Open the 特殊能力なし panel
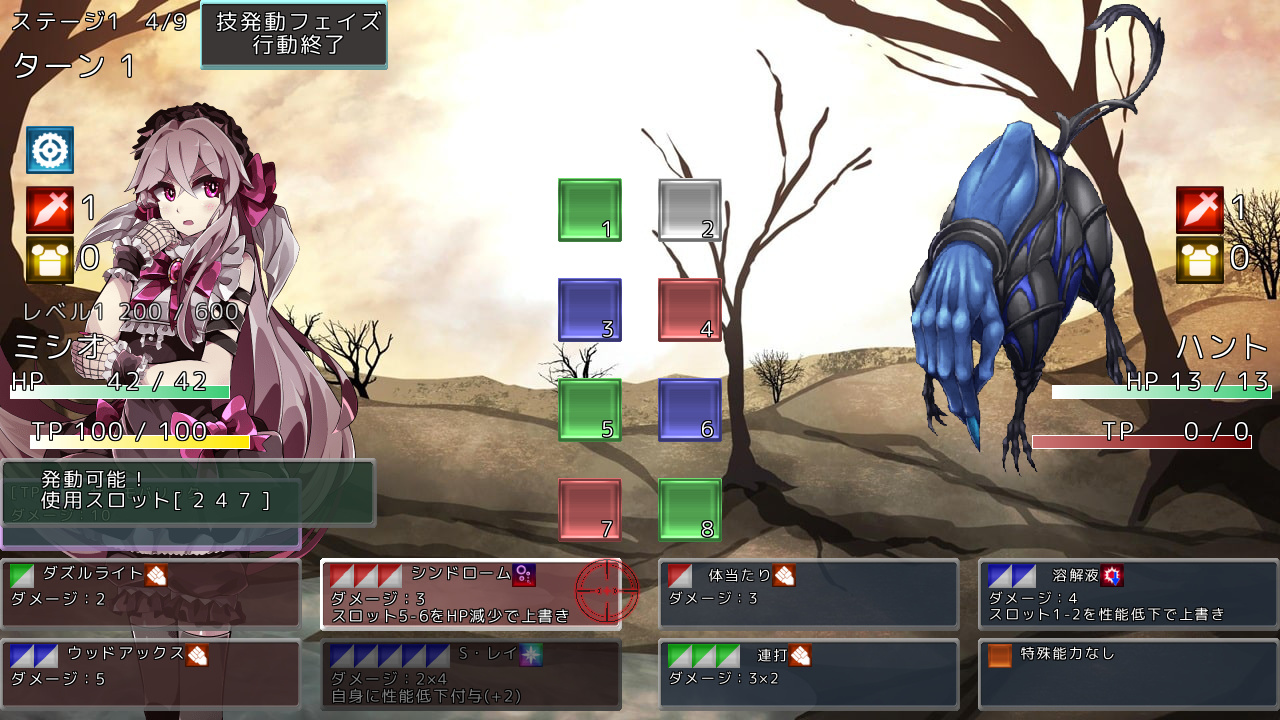 pos(1128,674)
